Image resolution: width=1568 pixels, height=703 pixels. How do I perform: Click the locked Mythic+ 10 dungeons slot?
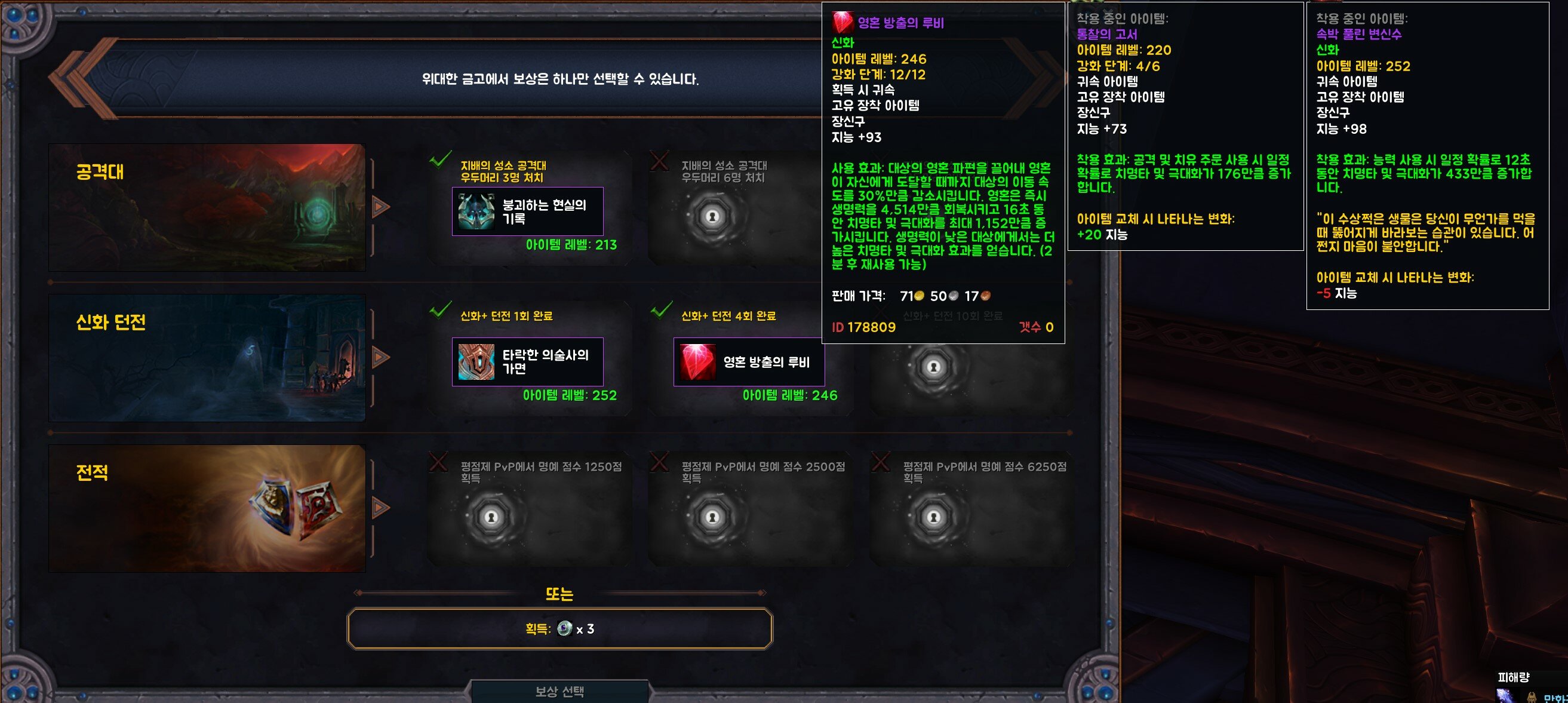tap(933, 367)
